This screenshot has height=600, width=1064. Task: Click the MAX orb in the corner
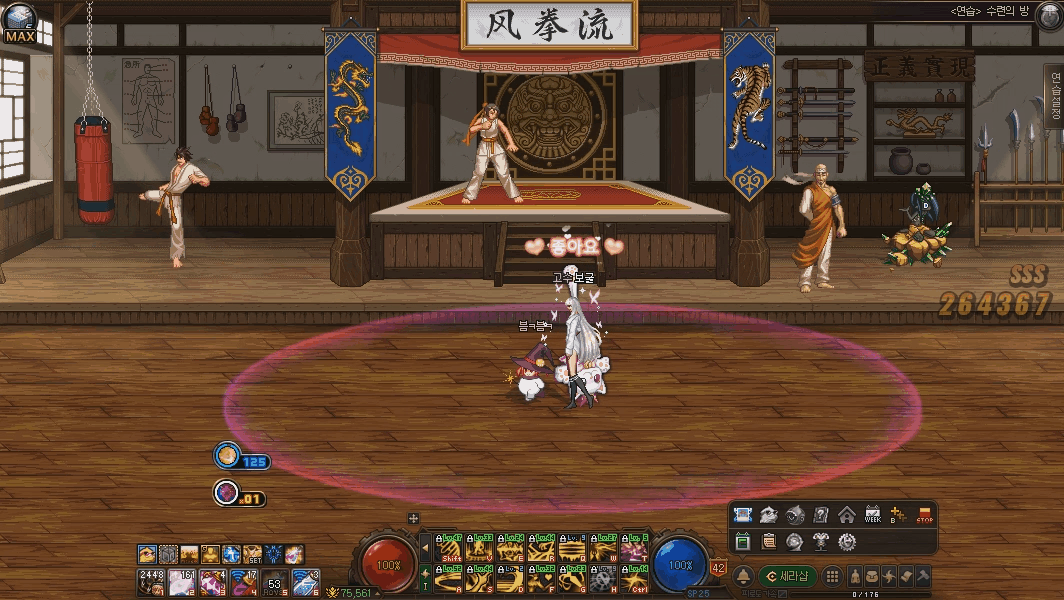pos(20,22)
